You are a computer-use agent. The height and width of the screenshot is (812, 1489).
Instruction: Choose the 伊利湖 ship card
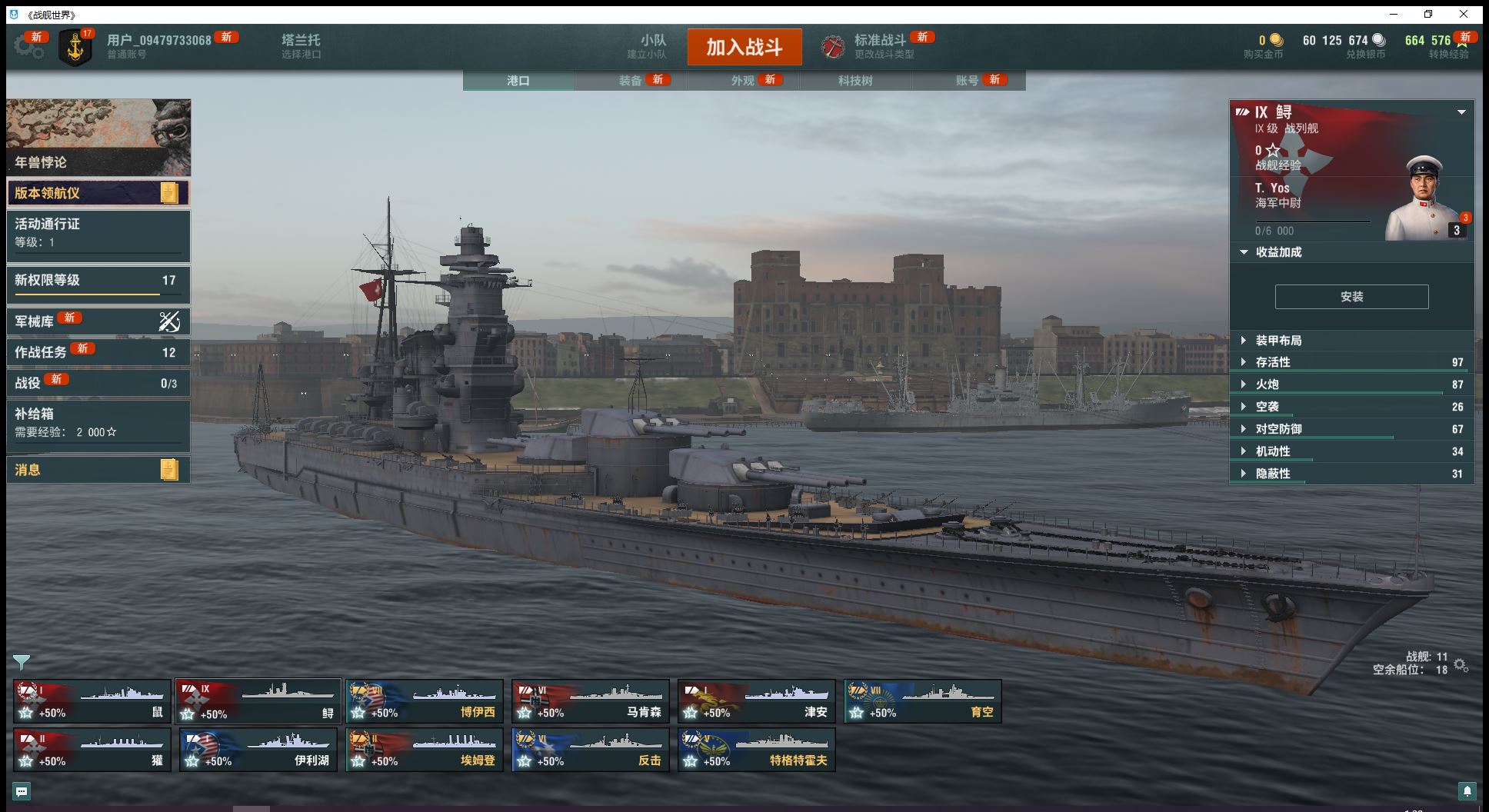[258, 750]
